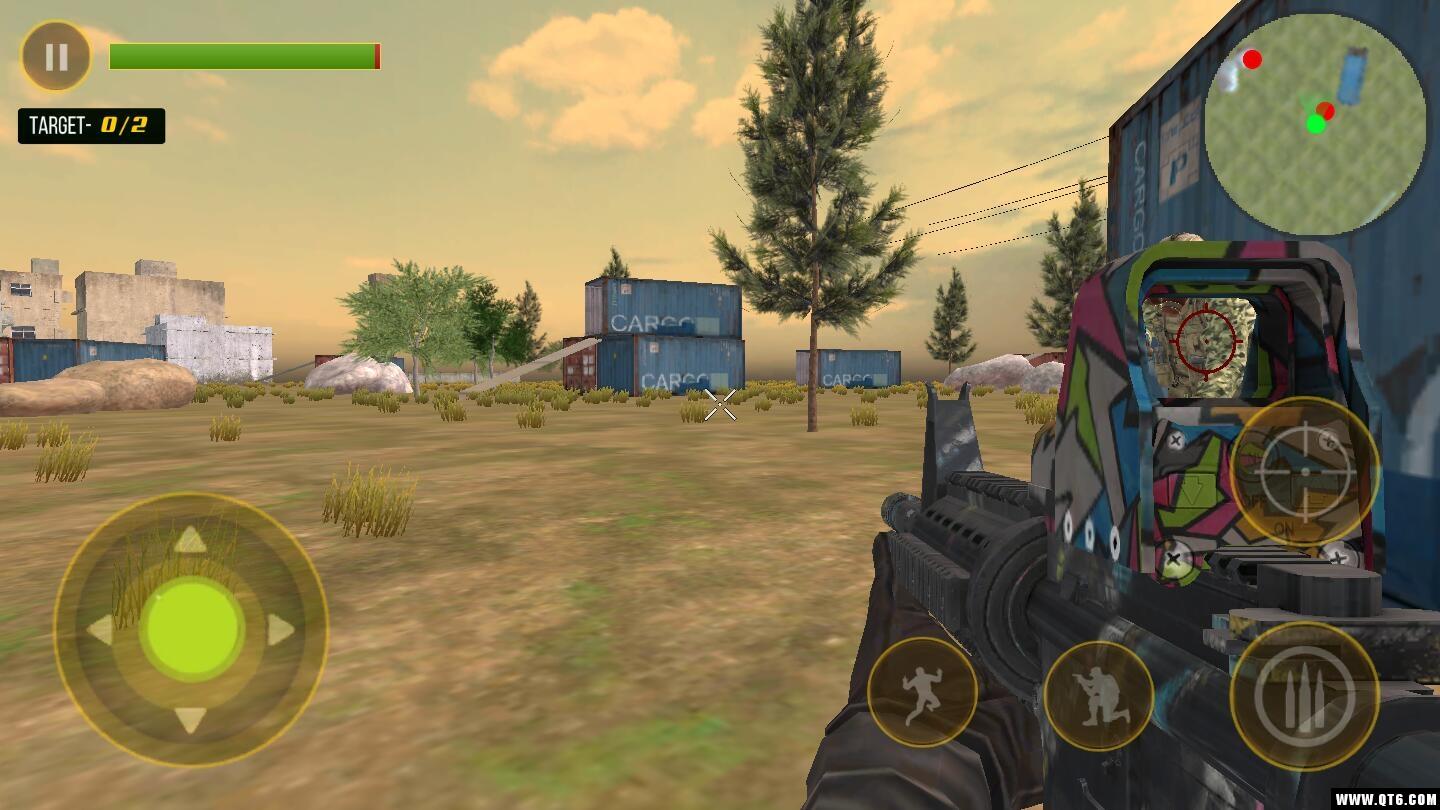1440x810 pixels.
Task: Pause the game
Action: coord(56,56)
